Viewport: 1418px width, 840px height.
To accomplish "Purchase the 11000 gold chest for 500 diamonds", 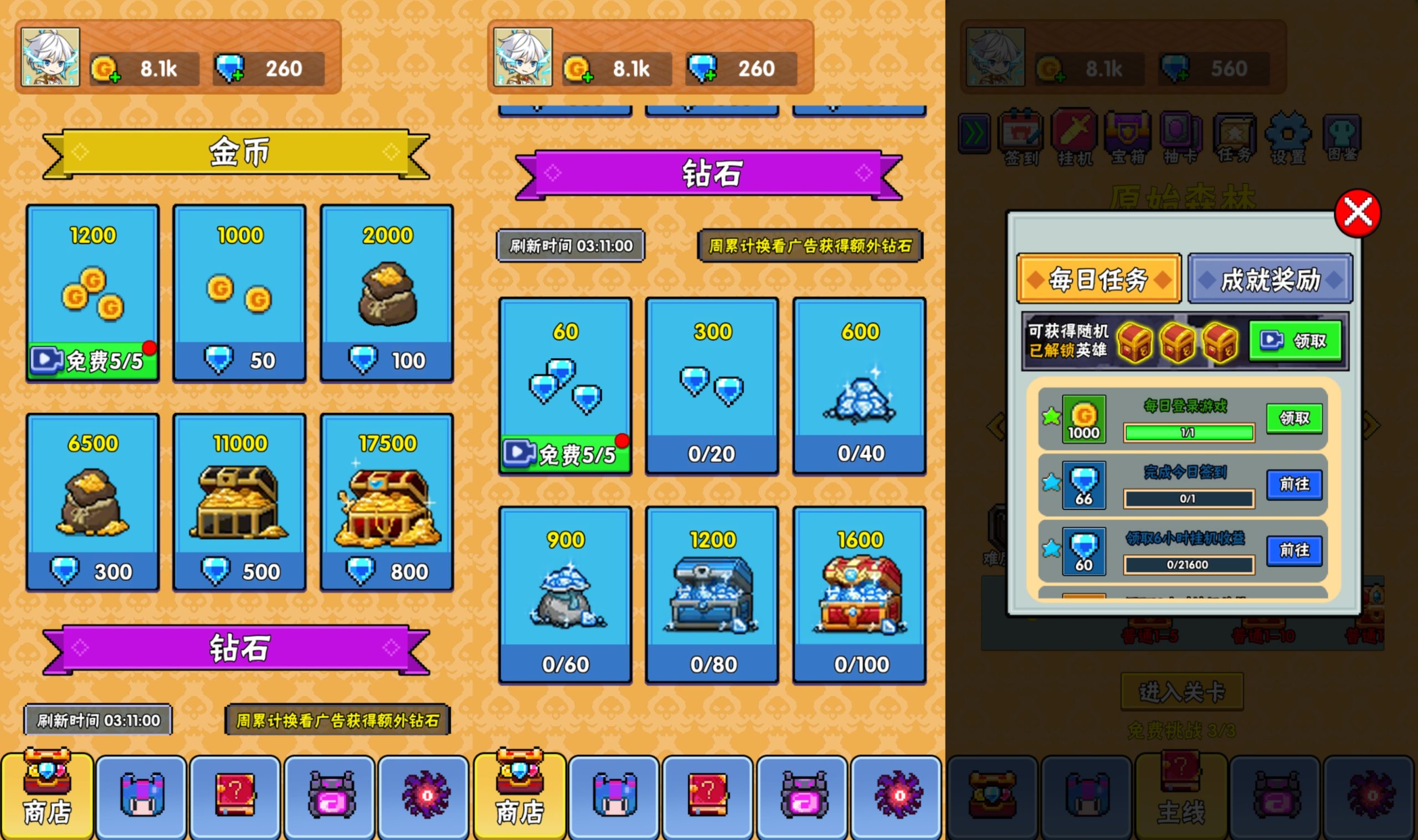I will (239, 503).
